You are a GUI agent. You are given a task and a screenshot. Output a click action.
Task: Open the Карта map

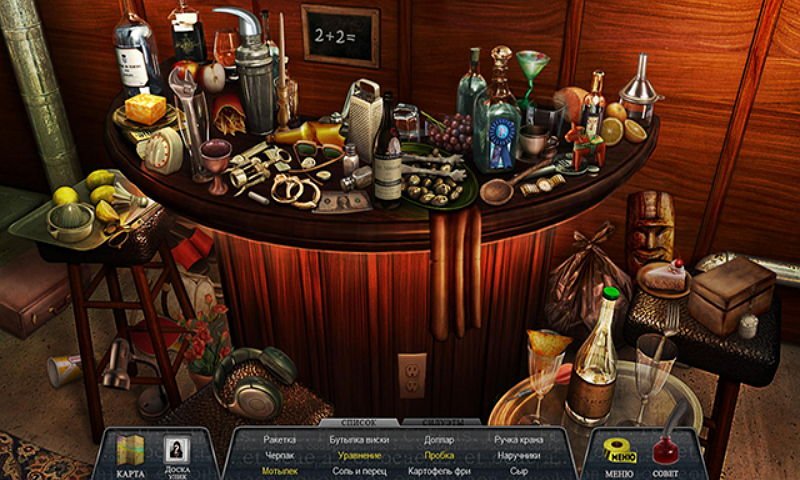click(x=131, y=454)
